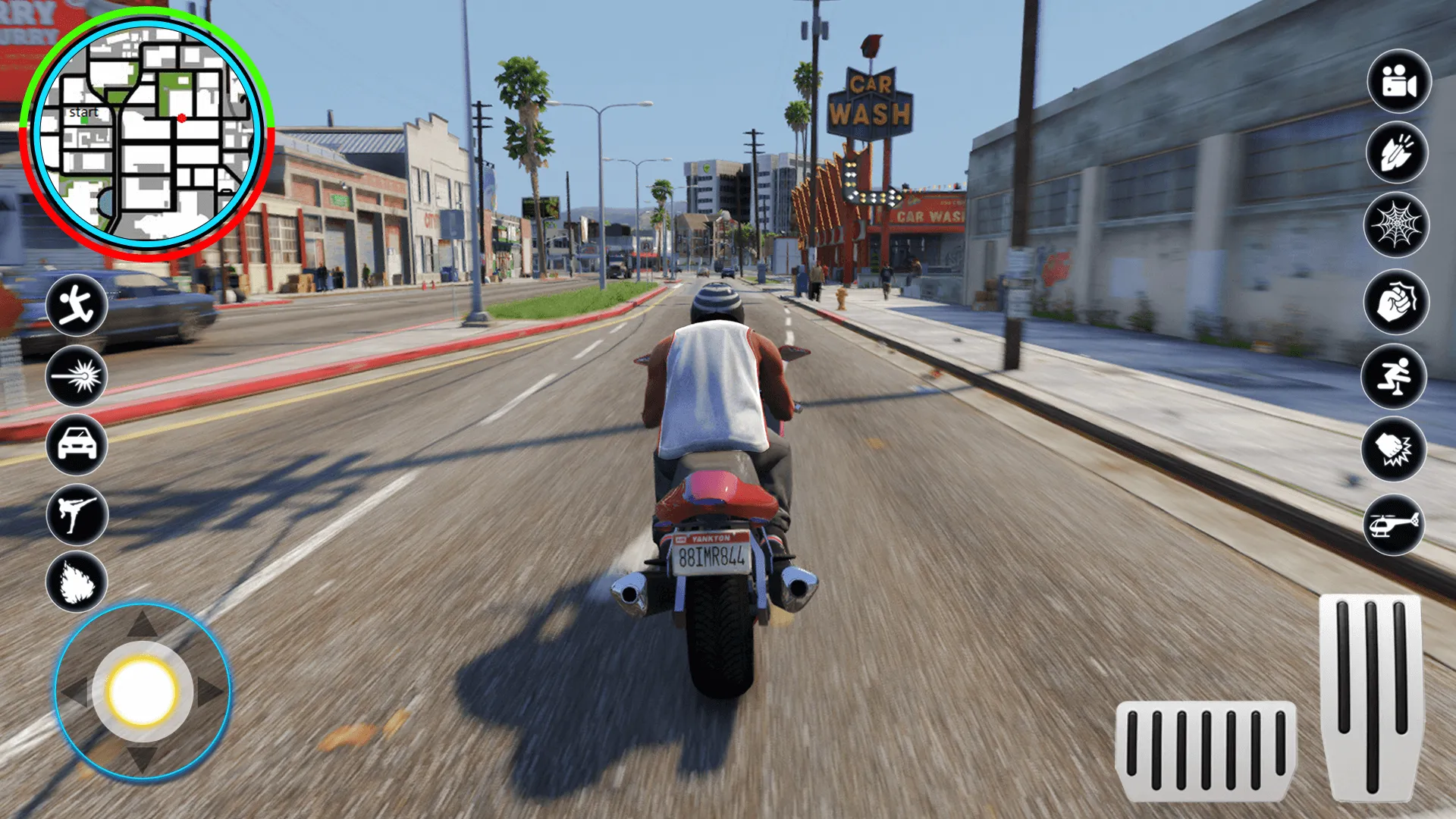Select the car vehicle icon
1456x819 pixels.
click(x=77, y=444)
